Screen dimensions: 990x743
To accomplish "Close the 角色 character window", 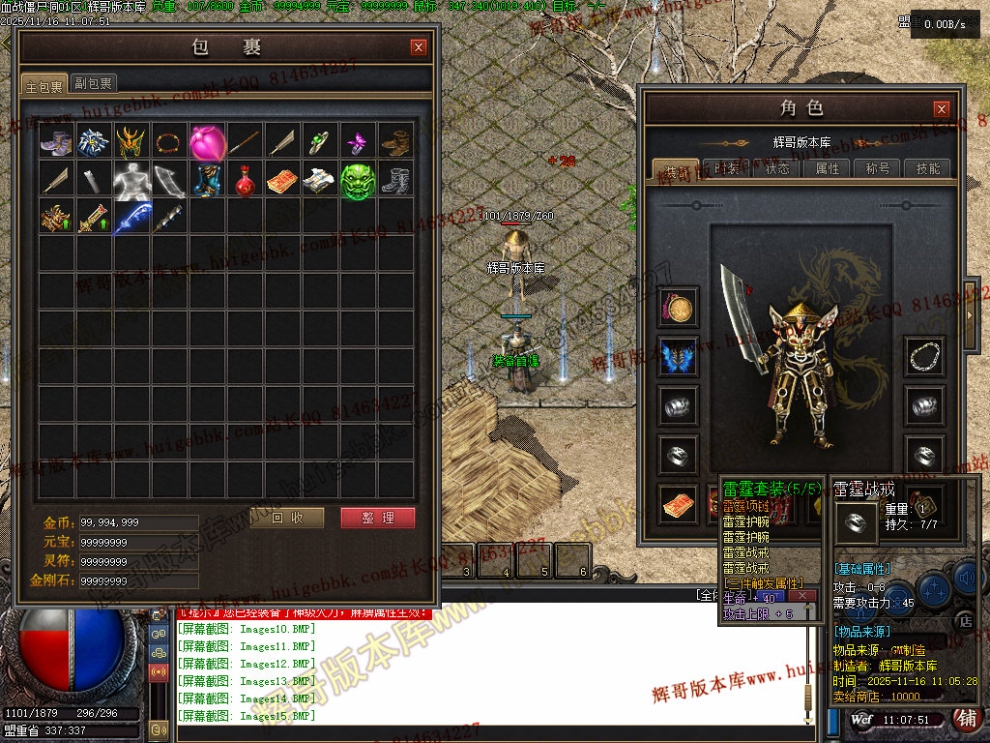I will coord(941,109).
